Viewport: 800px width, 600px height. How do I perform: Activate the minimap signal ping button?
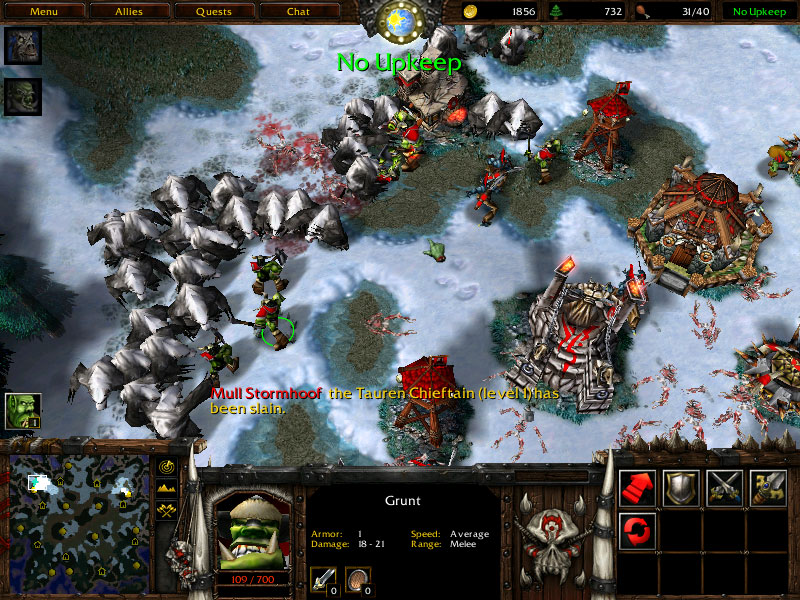click(167, 467)
